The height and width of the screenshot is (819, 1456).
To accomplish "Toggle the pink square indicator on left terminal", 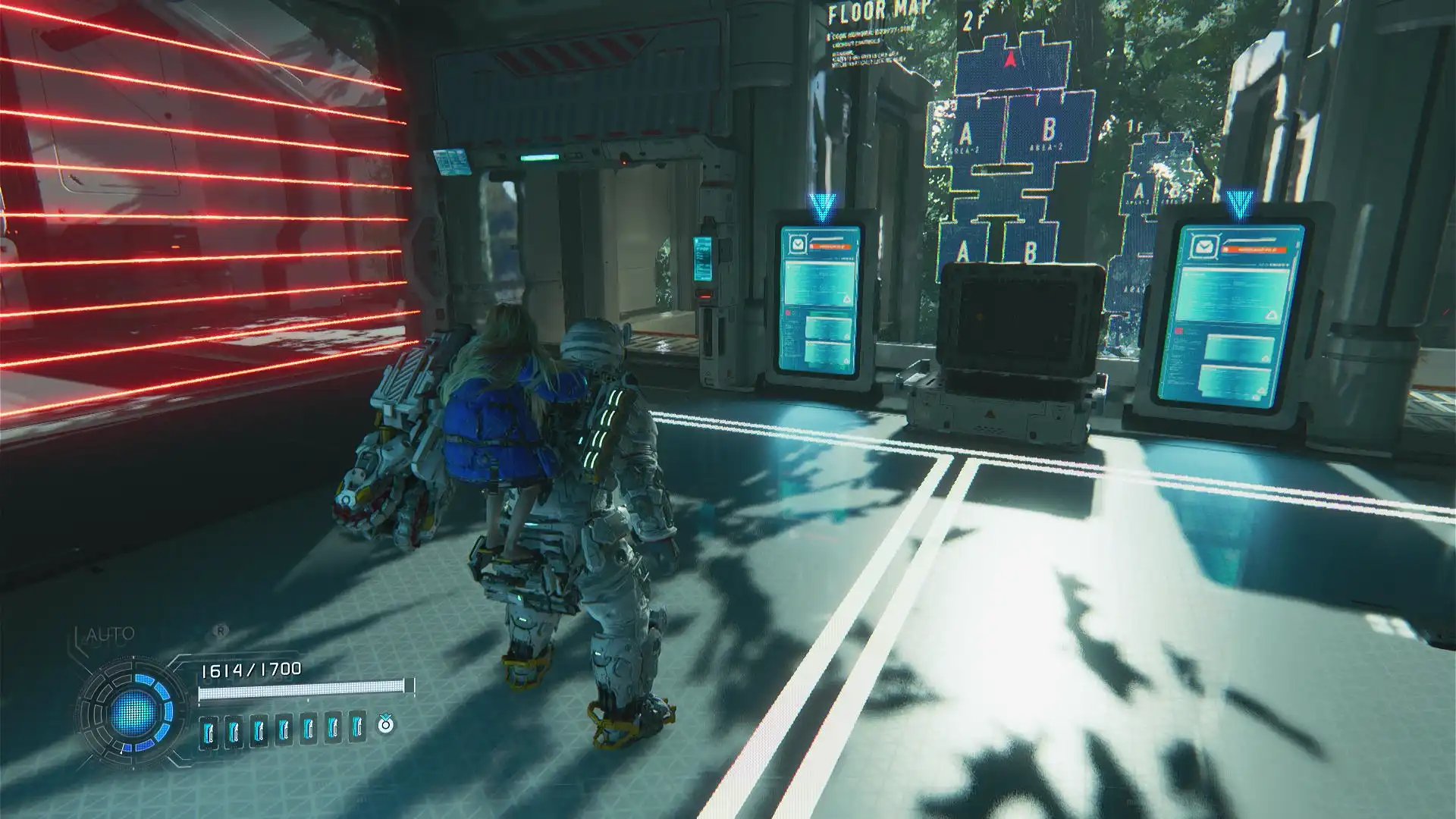I will tap(788, 312).
